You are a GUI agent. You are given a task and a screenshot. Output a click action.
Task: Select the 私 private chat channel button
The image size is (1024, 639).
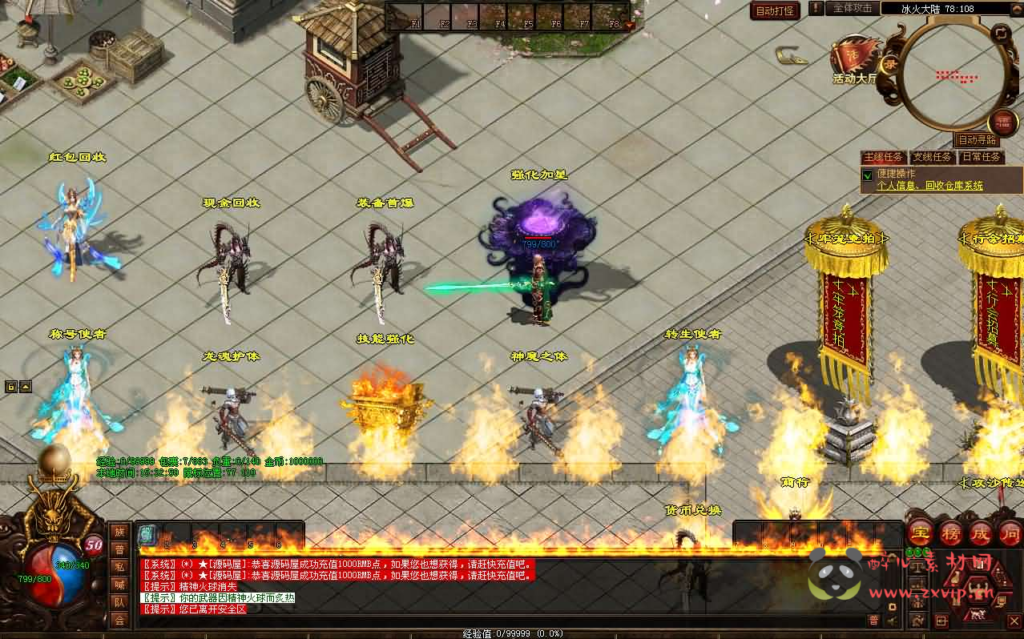tap(119, 566)
